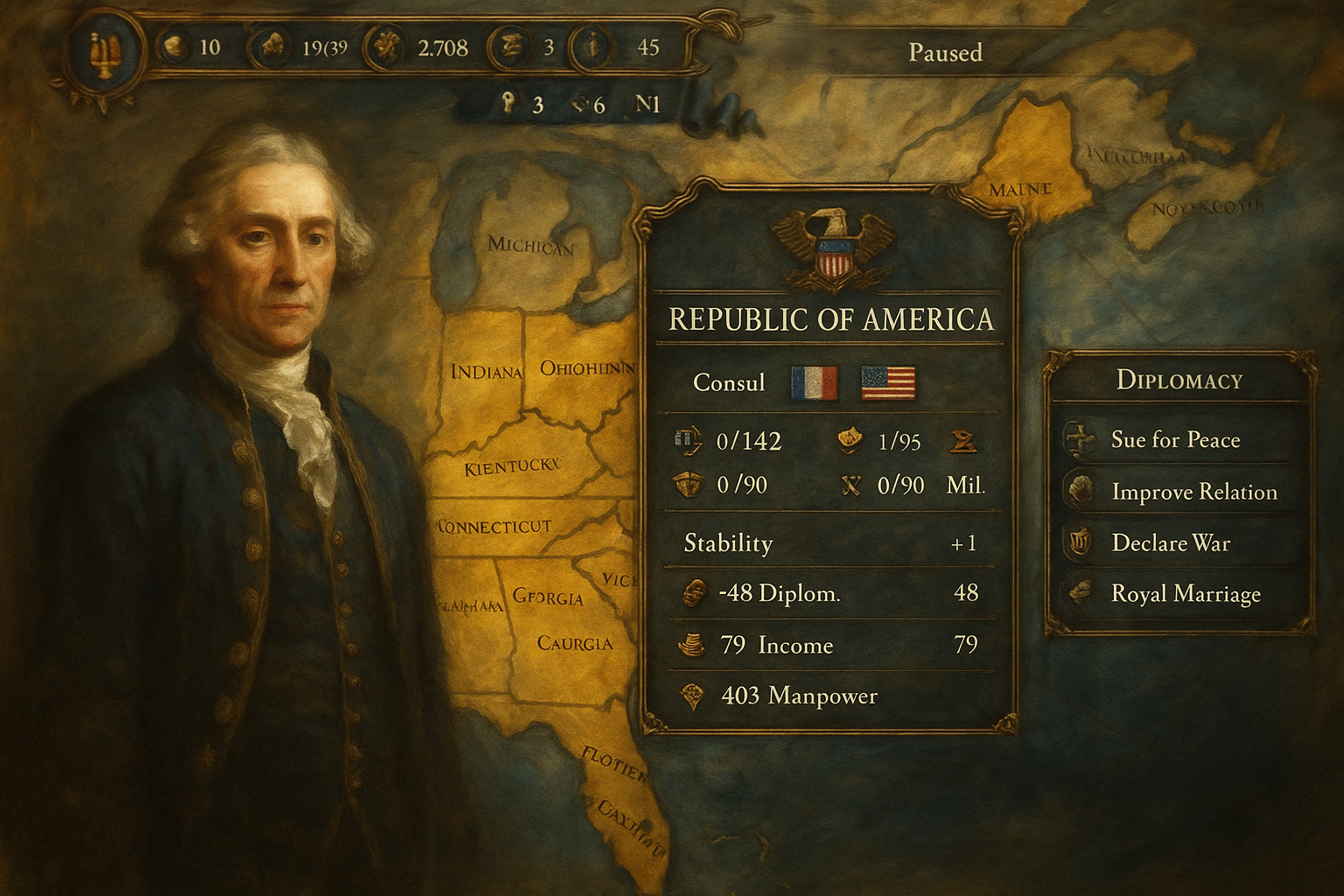Click the eagle crest emblem
The width and height of the screenshot is (1344, 896).
[832, 248]
